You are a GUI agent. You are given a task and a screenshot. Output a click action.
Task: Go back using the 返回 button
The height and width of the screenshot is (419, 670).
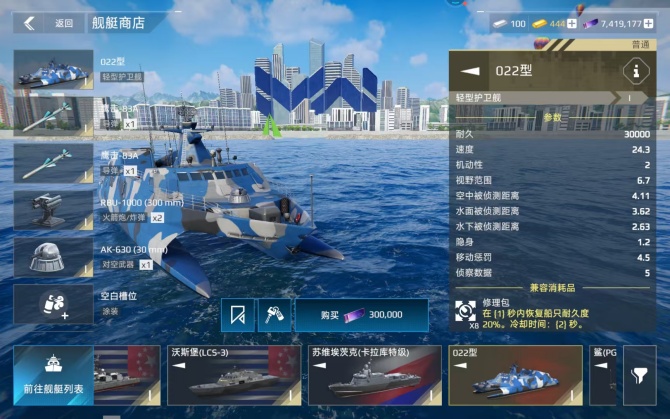click(x=48, y=23)
